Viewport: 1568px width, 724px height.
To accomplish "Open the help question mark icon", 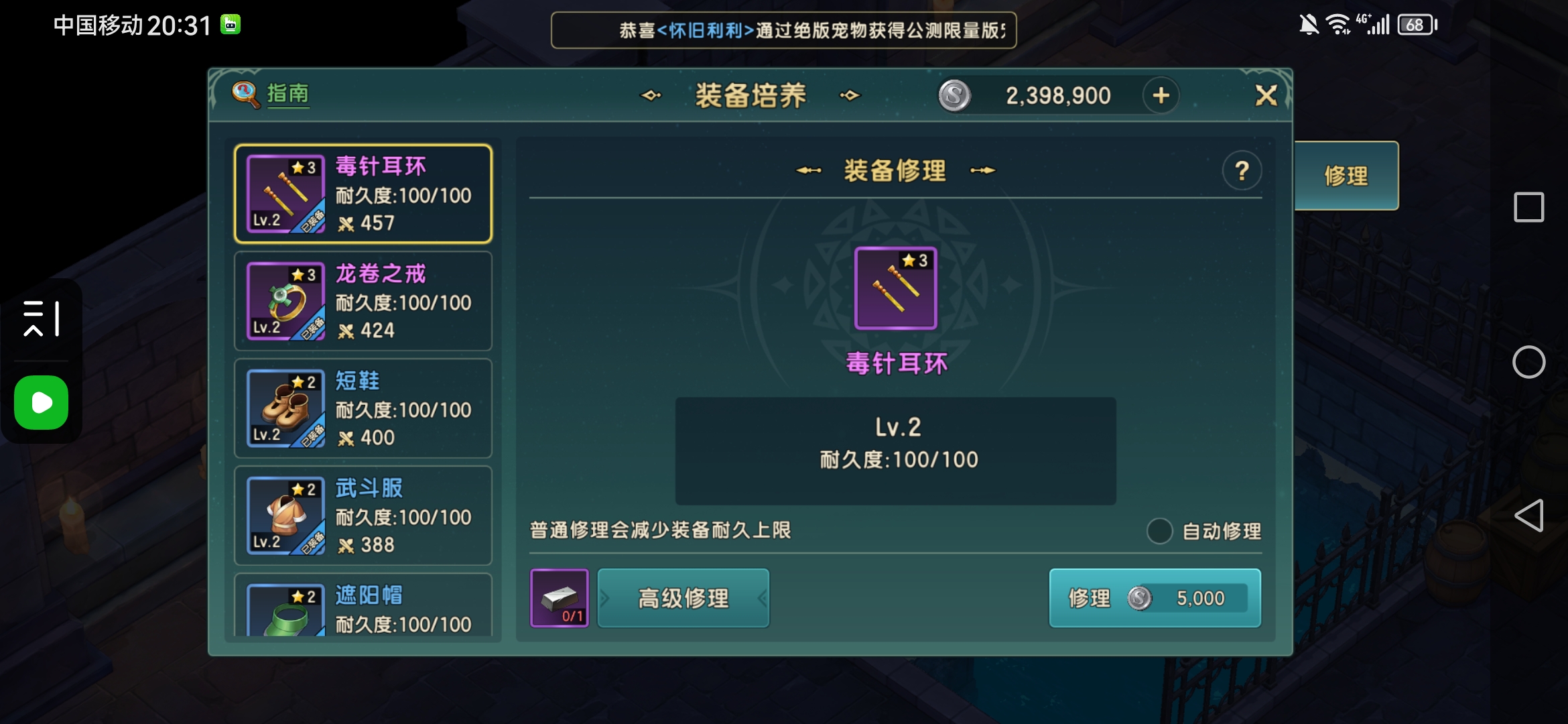I will (x=1242, y=170).
